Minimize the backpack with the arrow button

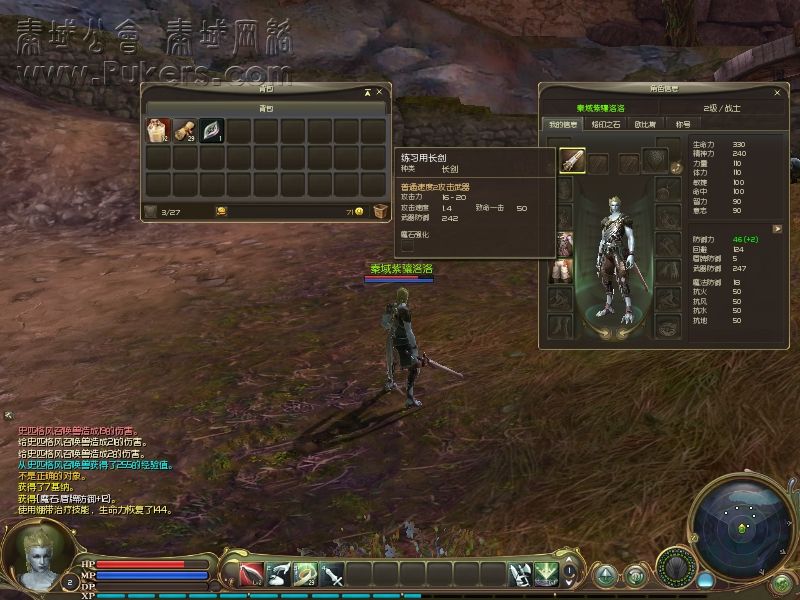click(367, 92)
